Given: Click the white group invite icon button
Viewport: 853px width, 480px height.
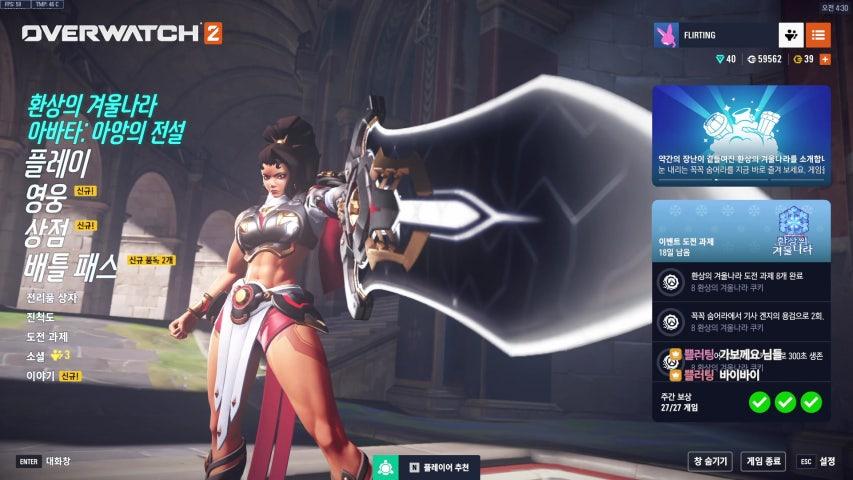Looking at the screenshot, I should coord(791,35).
